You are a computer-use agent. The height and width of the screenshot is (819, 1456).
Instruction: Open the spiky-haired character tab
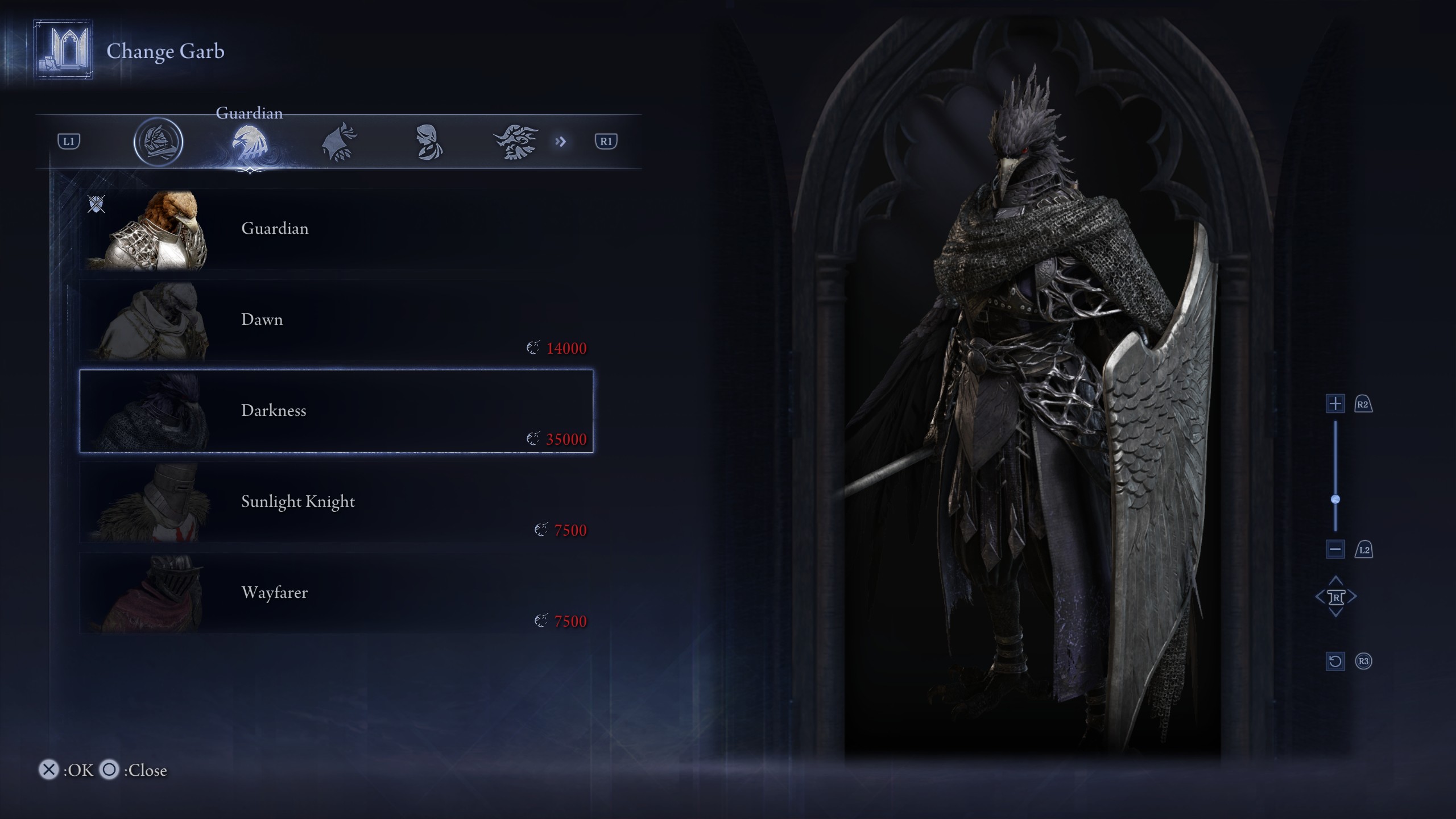(x=516, y=142)
